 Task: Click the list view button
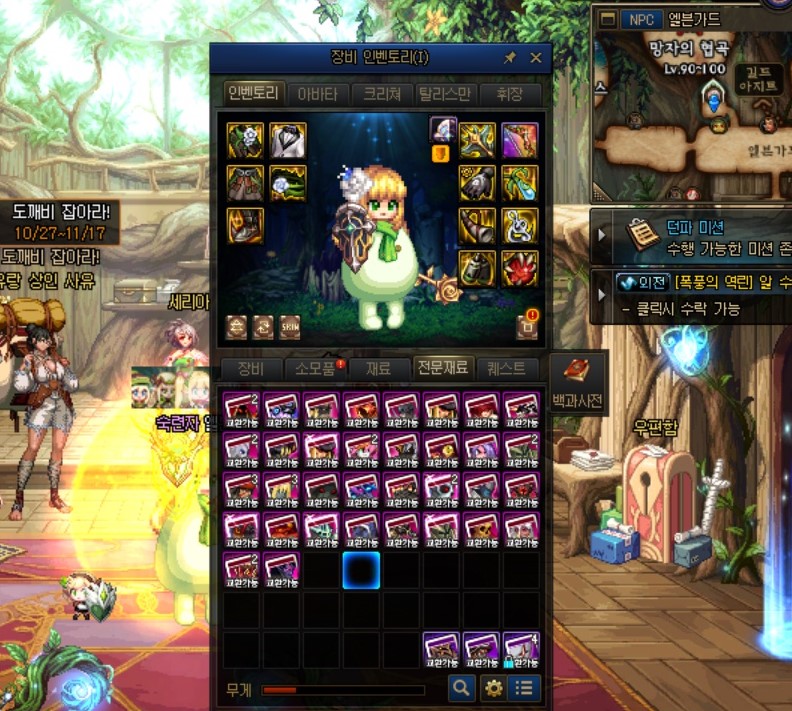click(523, 688)
